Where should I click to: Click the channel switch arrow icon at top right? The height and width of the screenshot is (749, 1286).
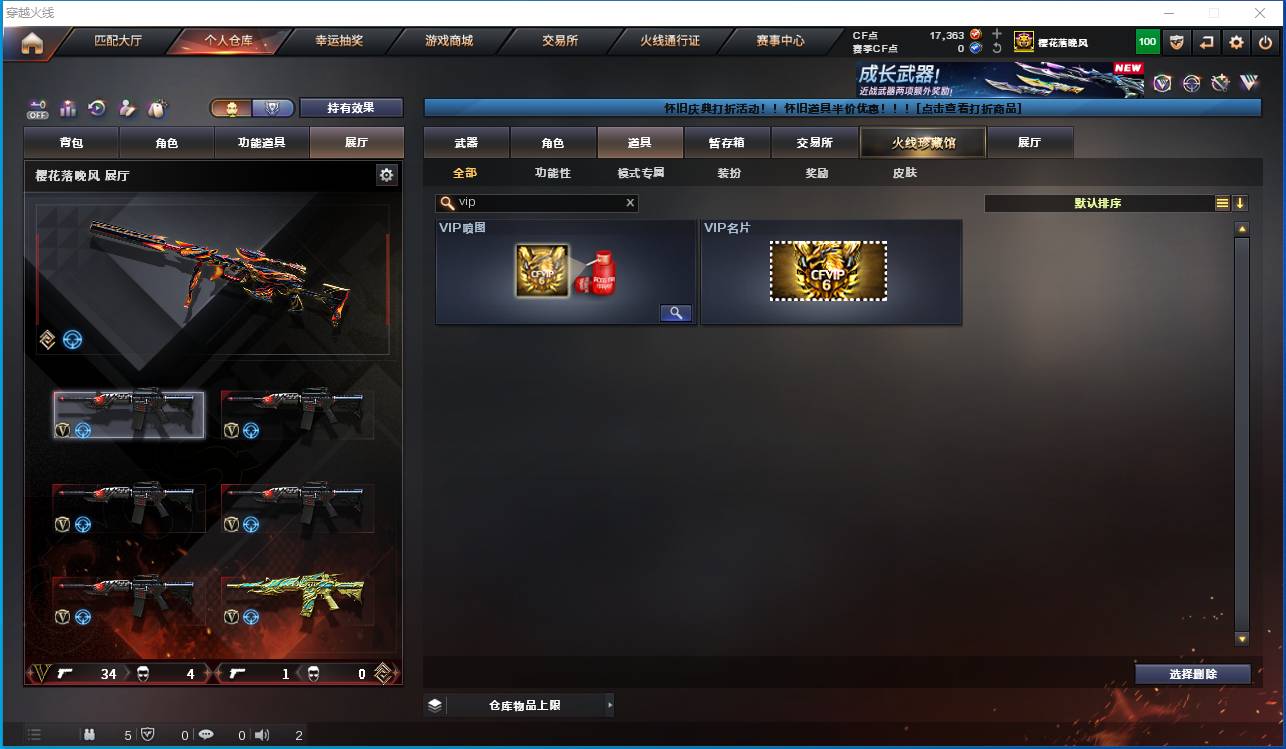(x=1207, y=42)
